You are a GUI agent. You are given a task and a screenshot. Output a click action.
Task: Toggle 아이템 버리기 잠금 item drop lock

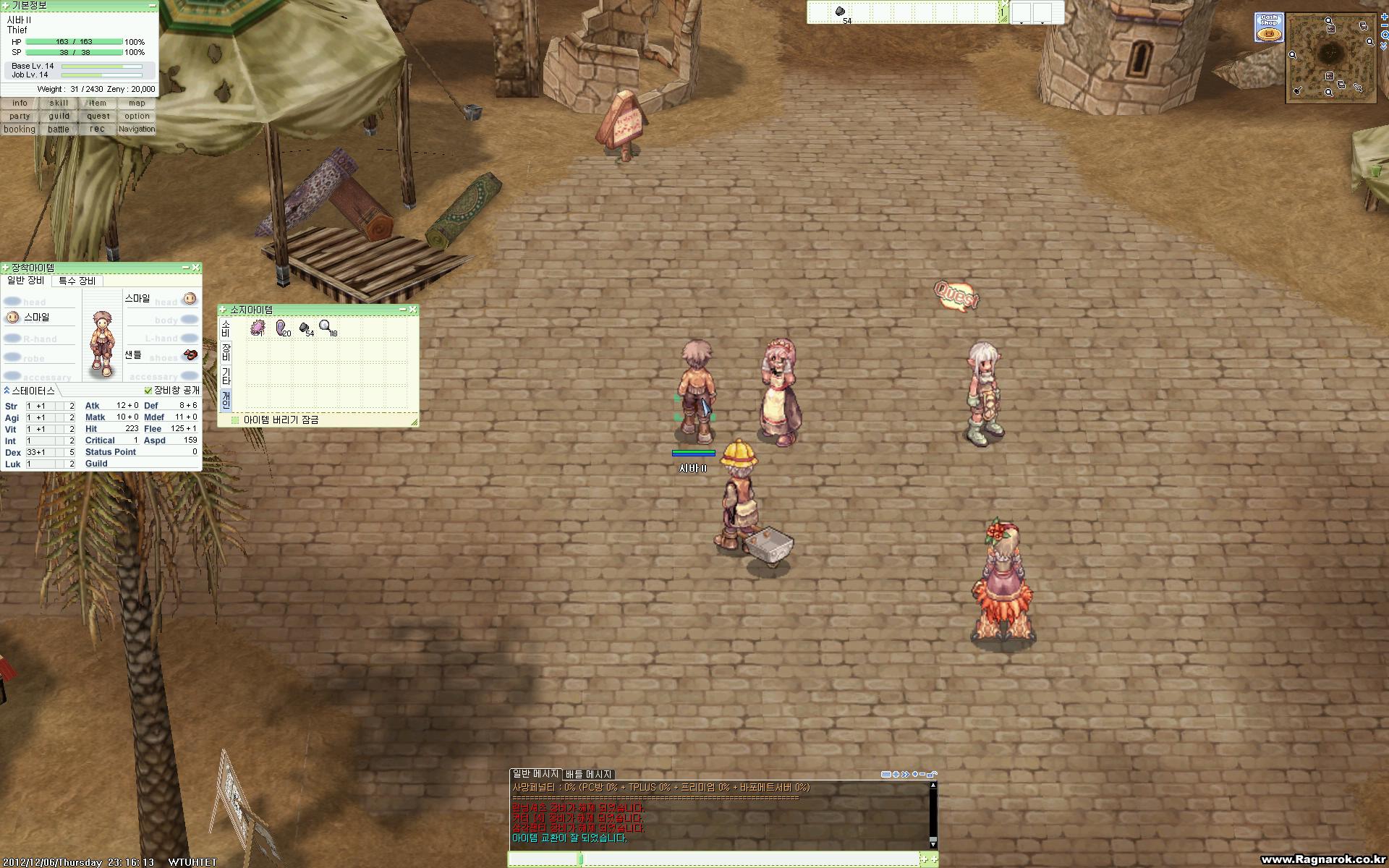click(x=234, y=420)
